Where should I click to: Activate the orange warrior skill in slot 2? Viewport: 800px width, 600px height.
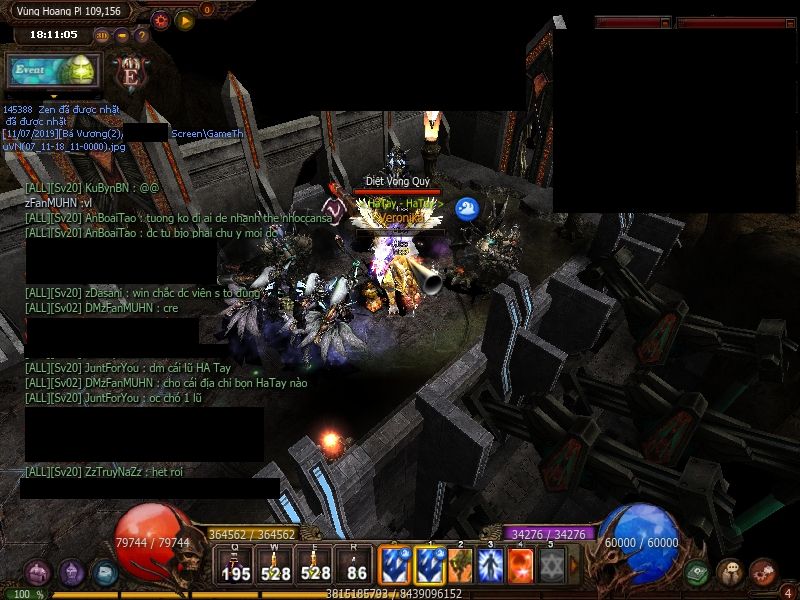point(460,565)
